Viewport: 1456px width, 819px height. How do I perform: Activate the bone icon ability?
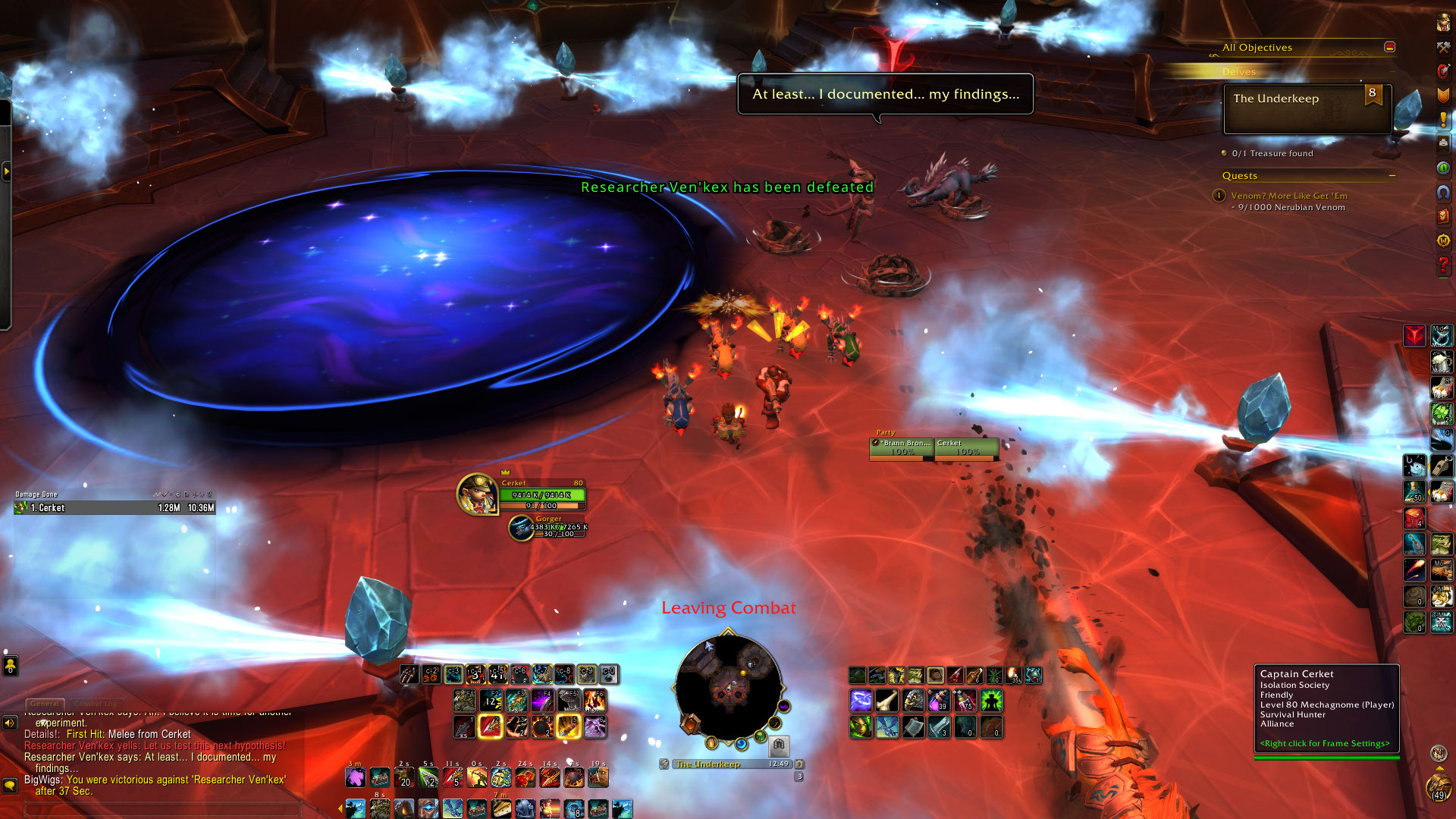tap(887, 700)
